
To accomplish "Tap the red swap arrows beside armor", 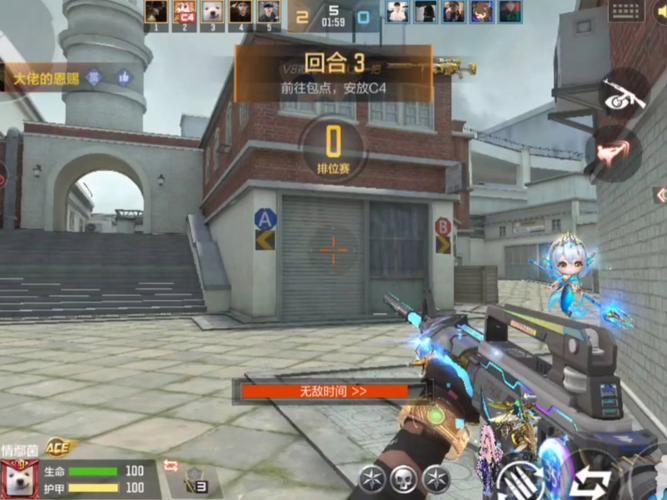I will coord(170,467).
